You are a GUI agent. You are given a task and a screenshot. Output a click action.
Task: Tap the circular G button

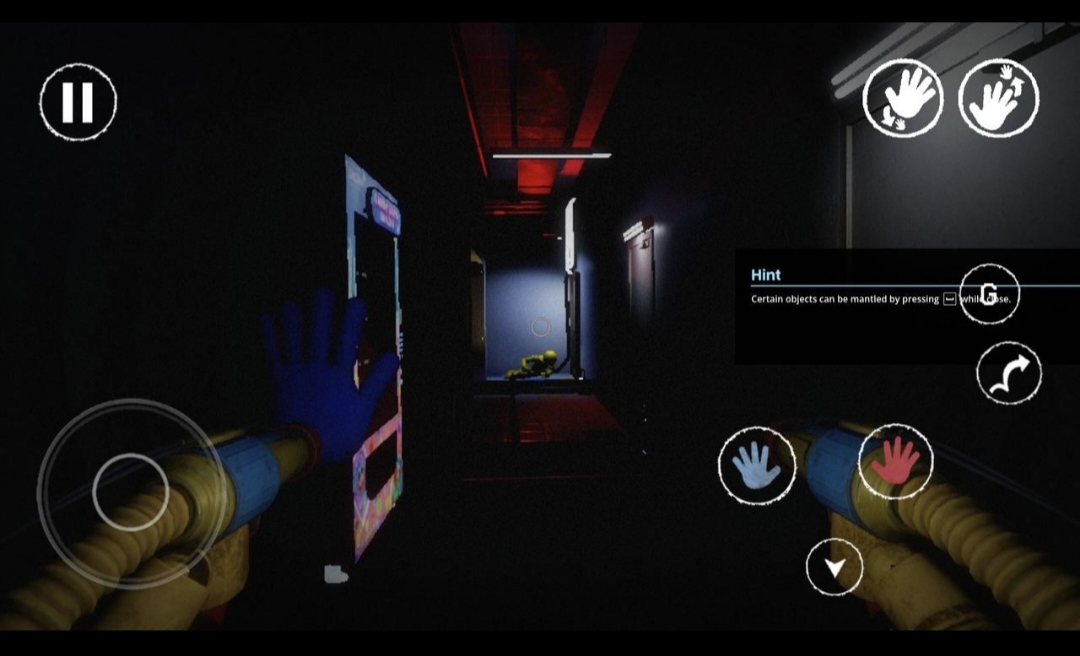pyautogui.click(x=989, y=294)
